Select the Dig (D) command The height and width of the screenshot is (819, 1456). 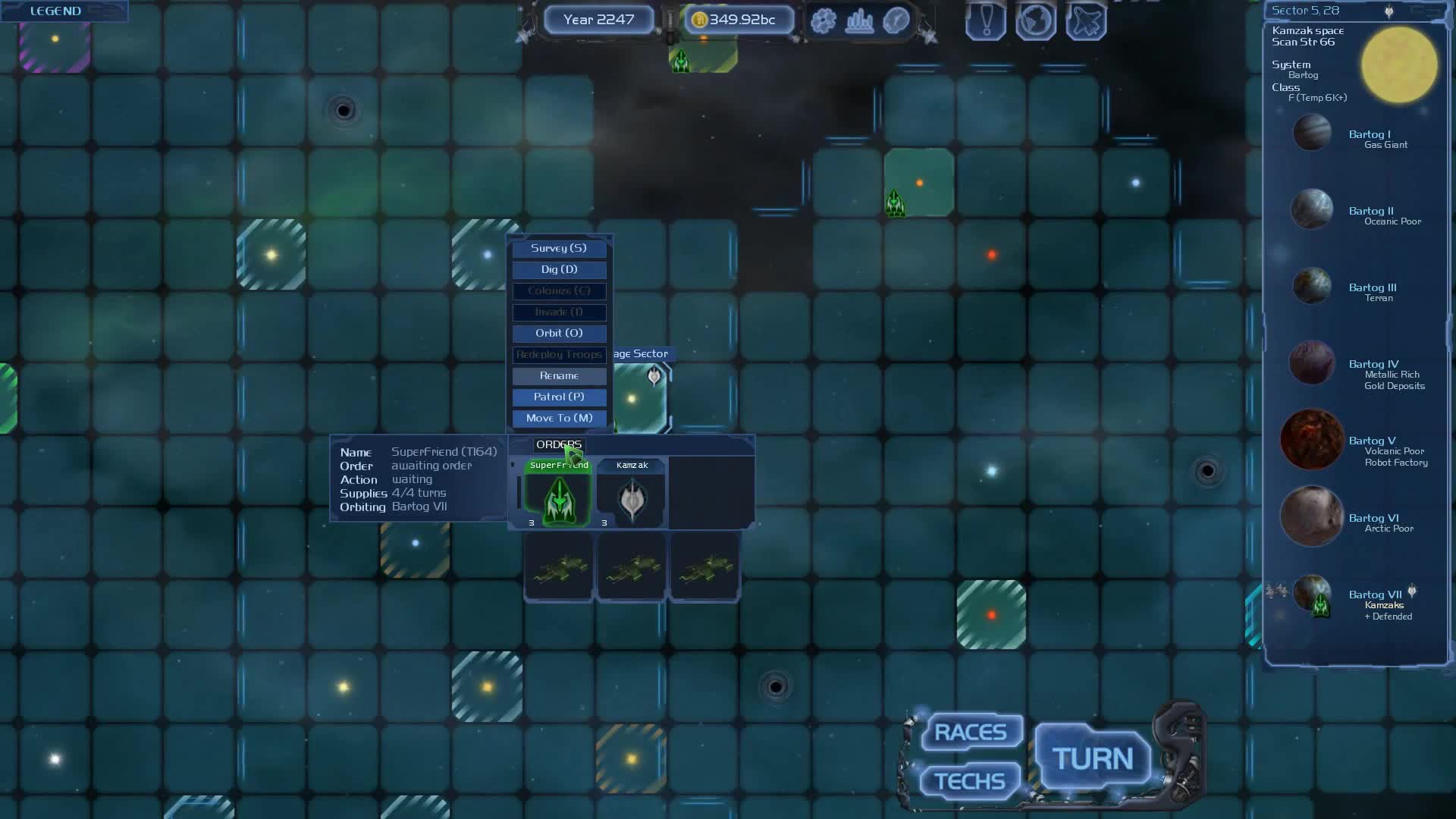tap(559, 269)
